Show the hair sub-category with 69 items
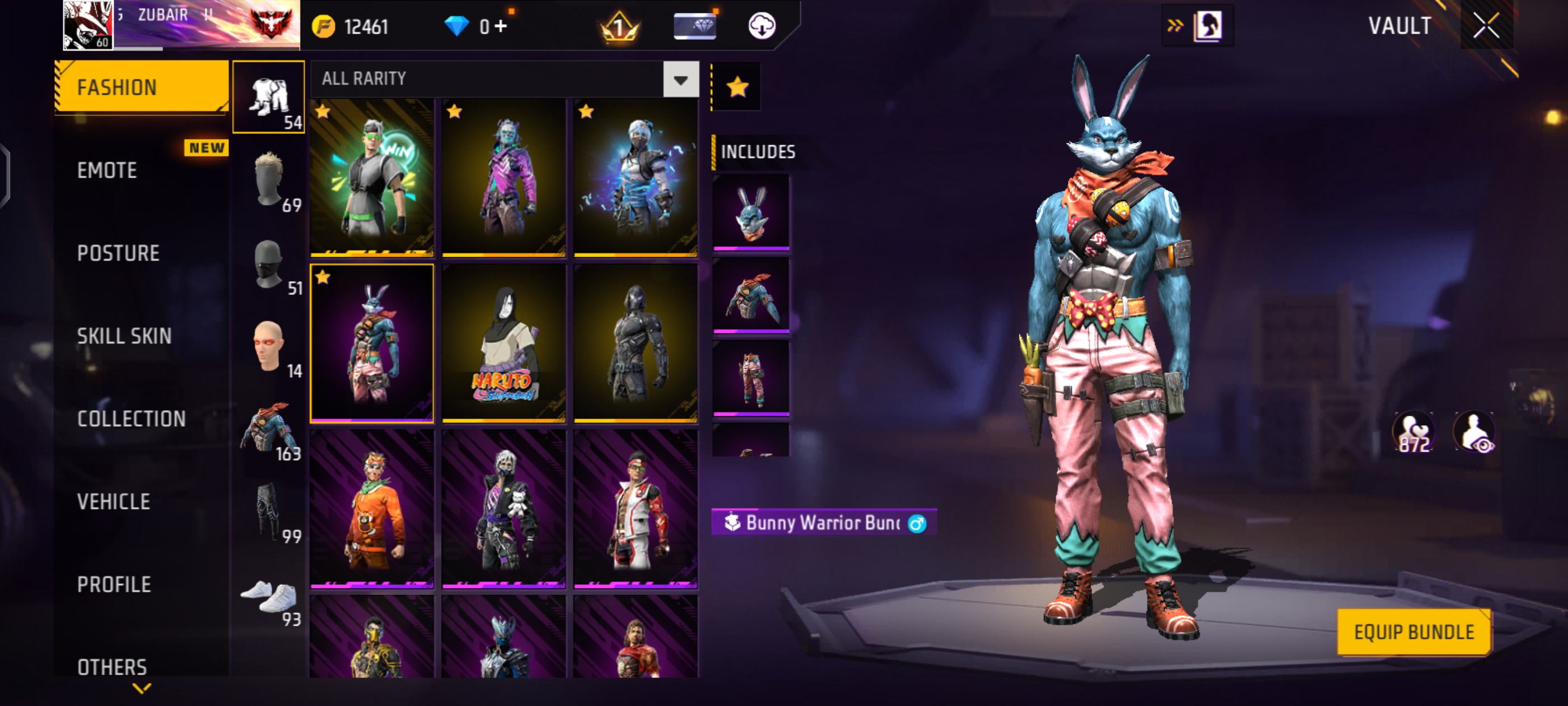Image resolution: width=1568 pixels, height=706 pixels. 269,182
